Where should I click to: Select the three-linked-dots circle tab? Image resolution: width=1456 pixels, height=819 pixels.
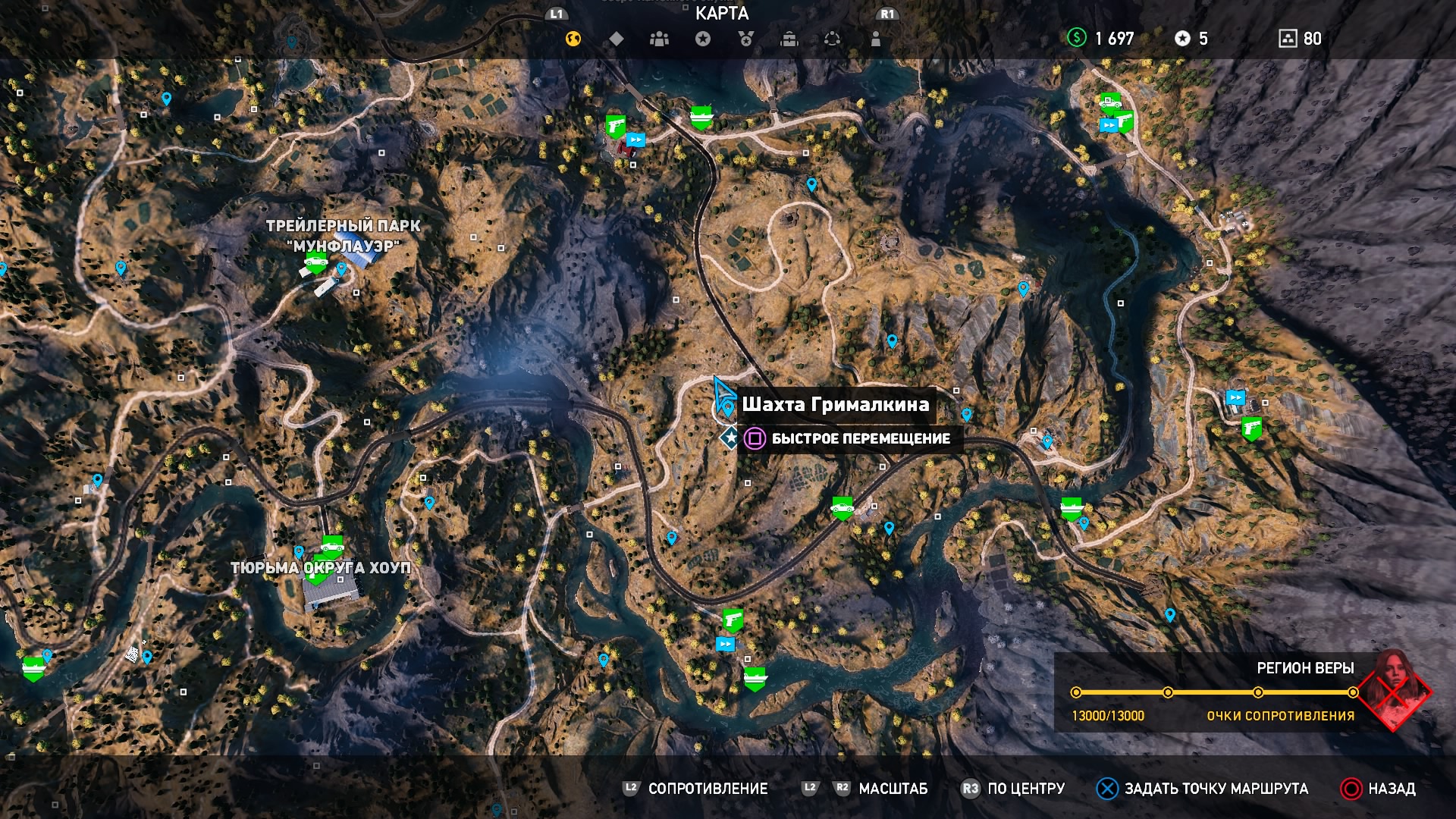[832, 39]
